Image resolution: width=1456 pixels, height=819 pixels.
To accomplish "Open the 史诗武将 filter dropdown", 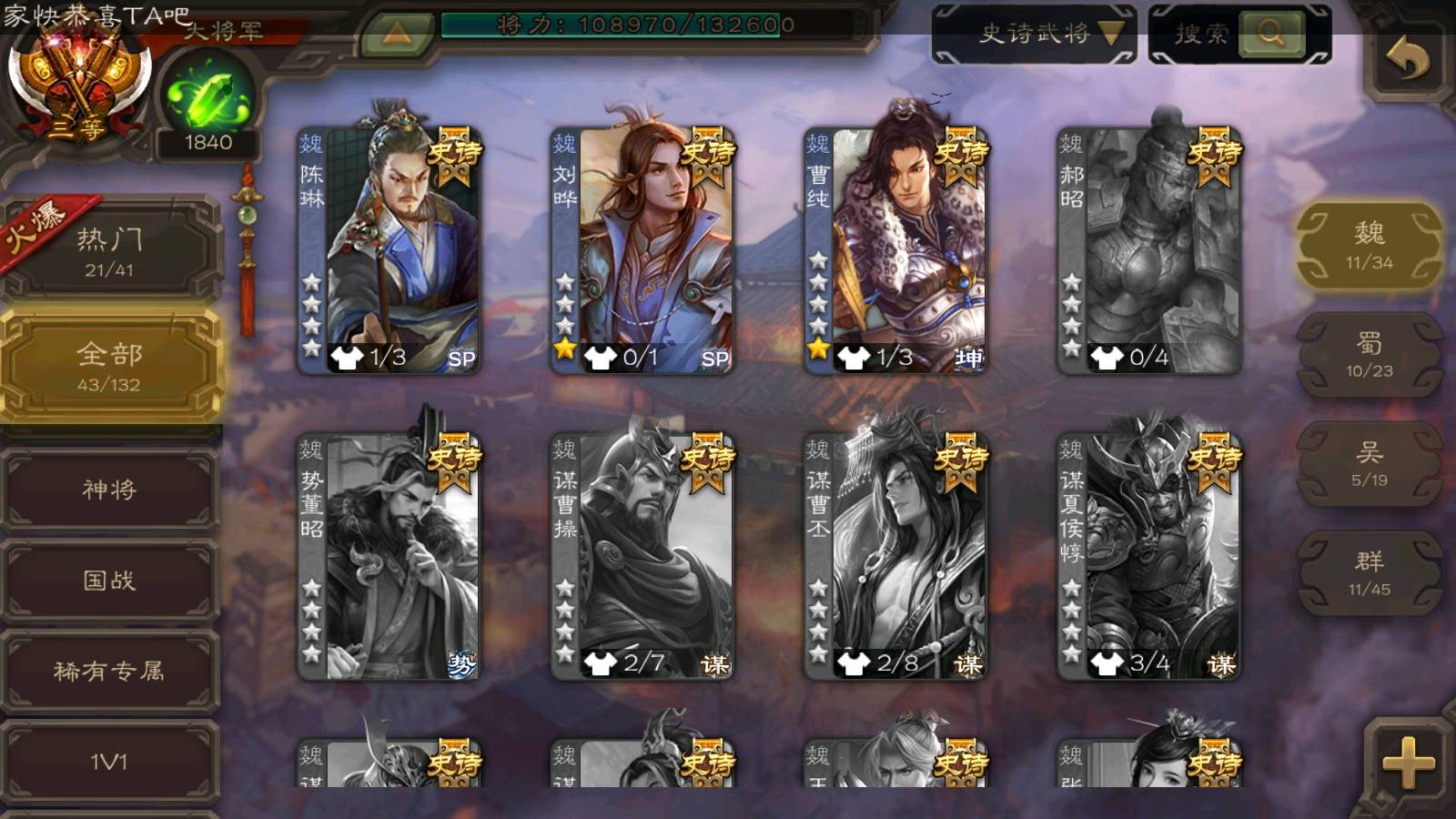I will 1035,35.
